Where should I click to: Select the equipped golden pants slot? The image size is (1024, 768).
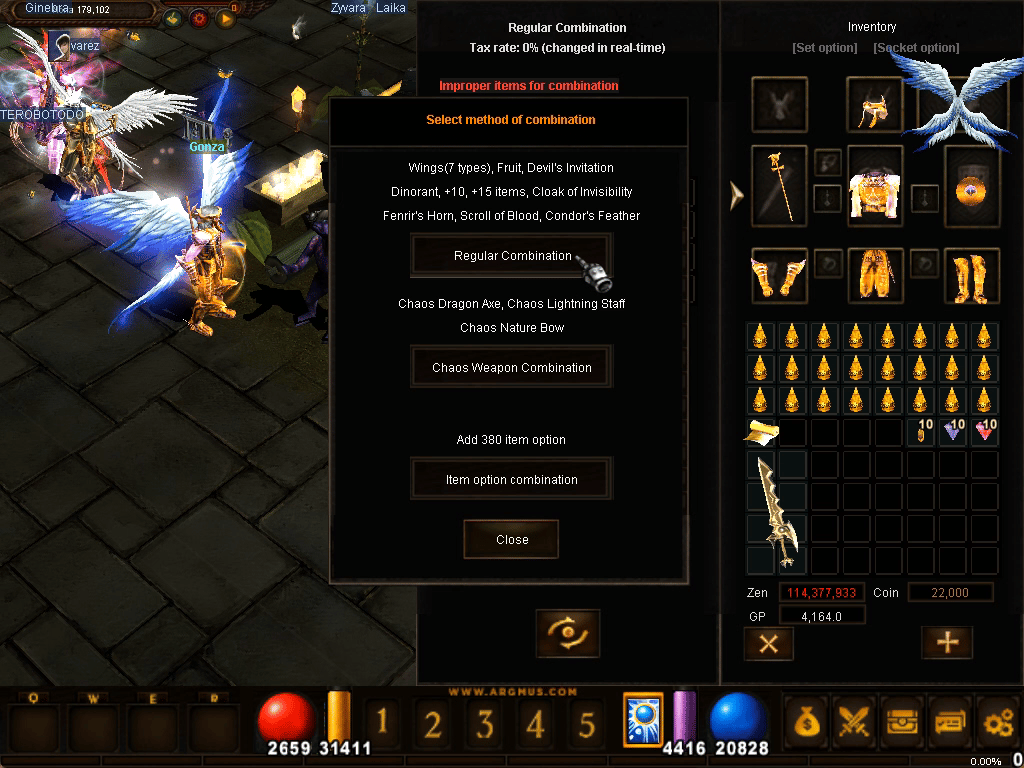click(x=875, y=275)
